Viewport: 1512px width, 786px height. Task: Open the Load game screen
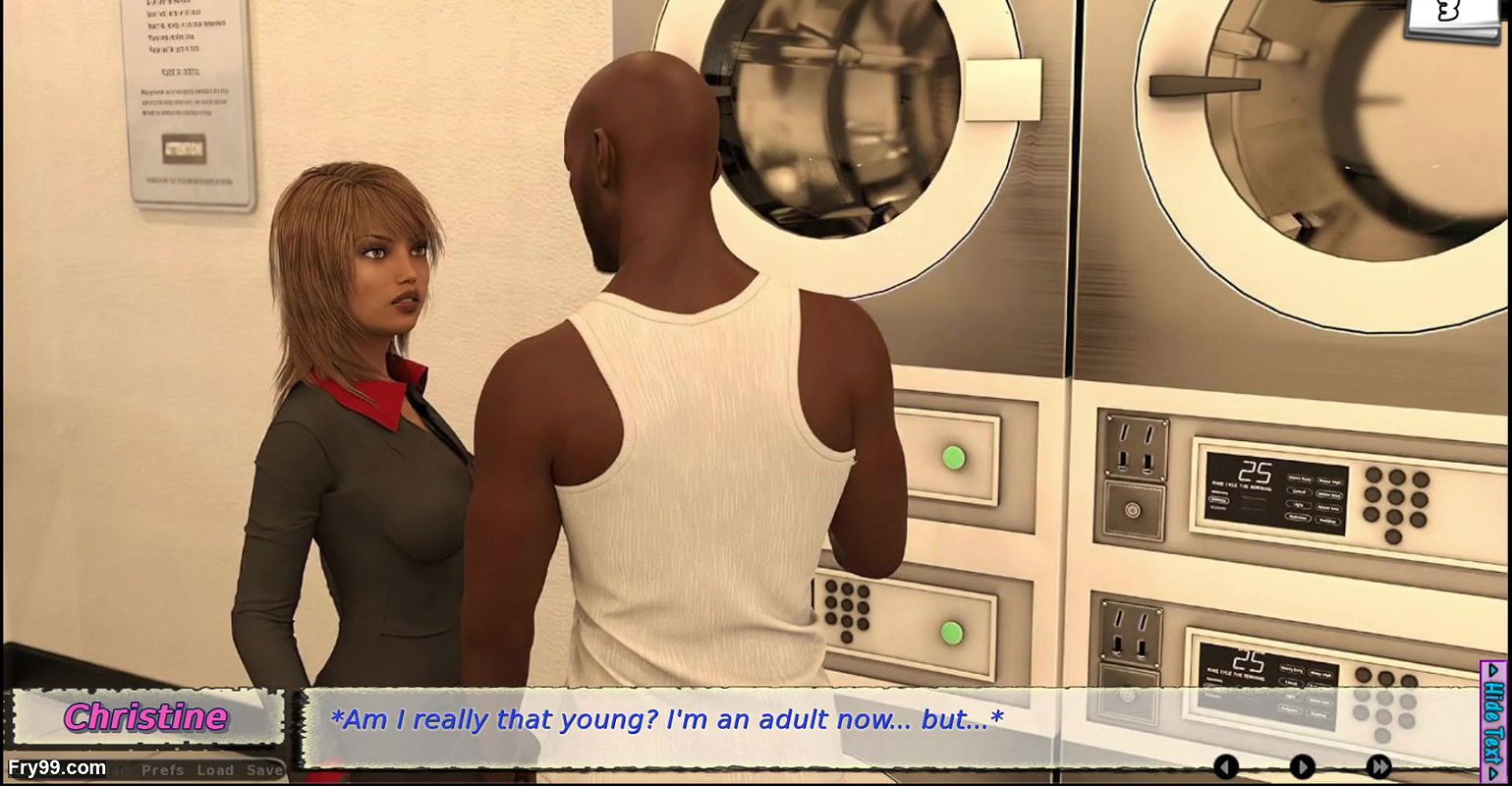214,770
